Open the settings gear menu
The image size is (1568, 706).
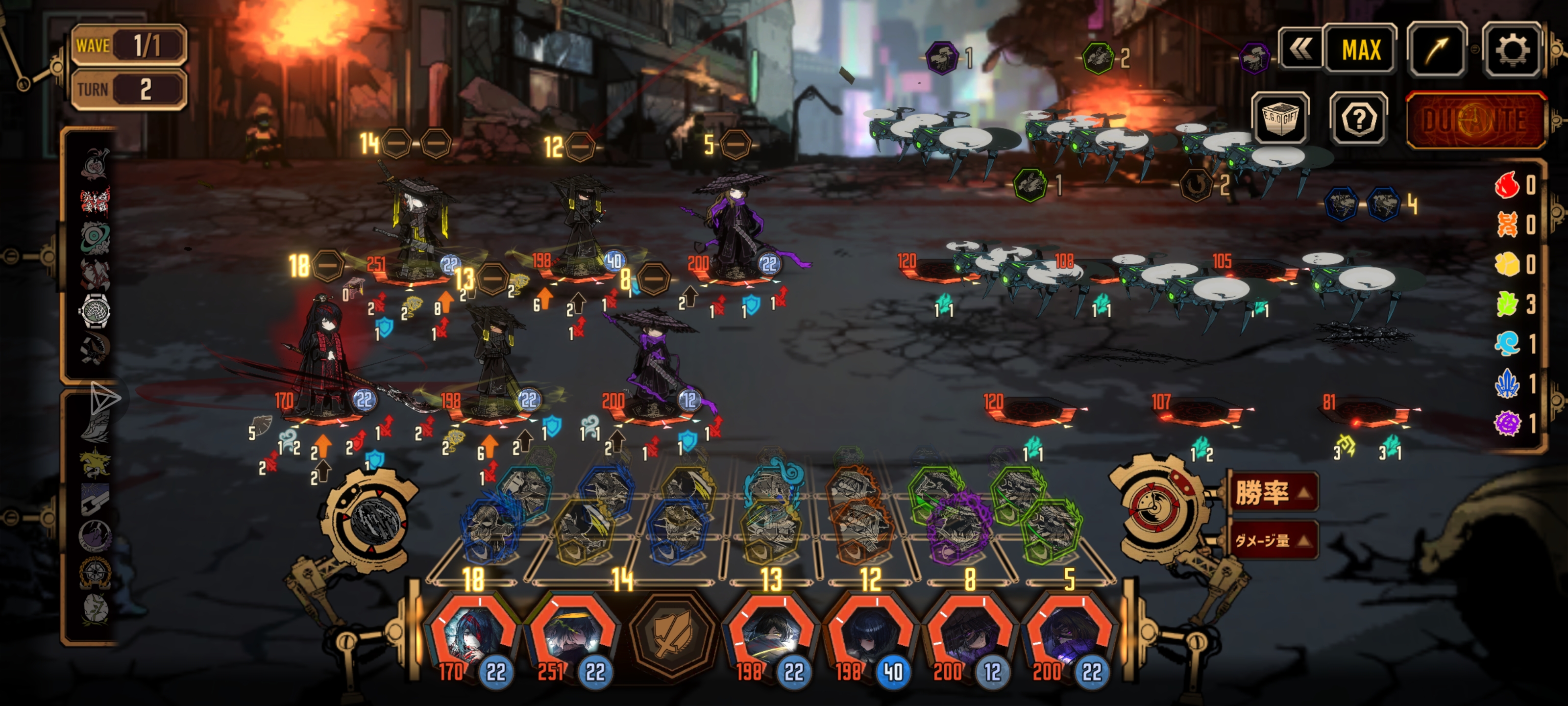click(1511, 50)
